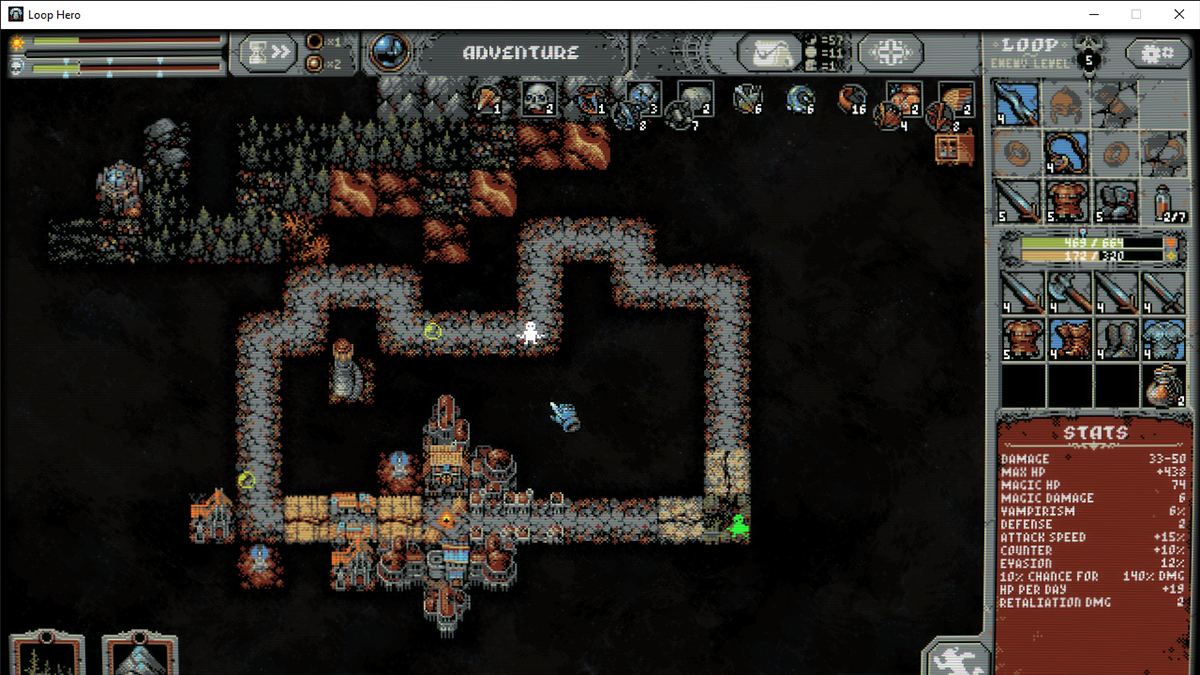This screenshot has width=1200, height=675.
Task: Select the equipped blue amulet slot
Action: pos(1066,153)
